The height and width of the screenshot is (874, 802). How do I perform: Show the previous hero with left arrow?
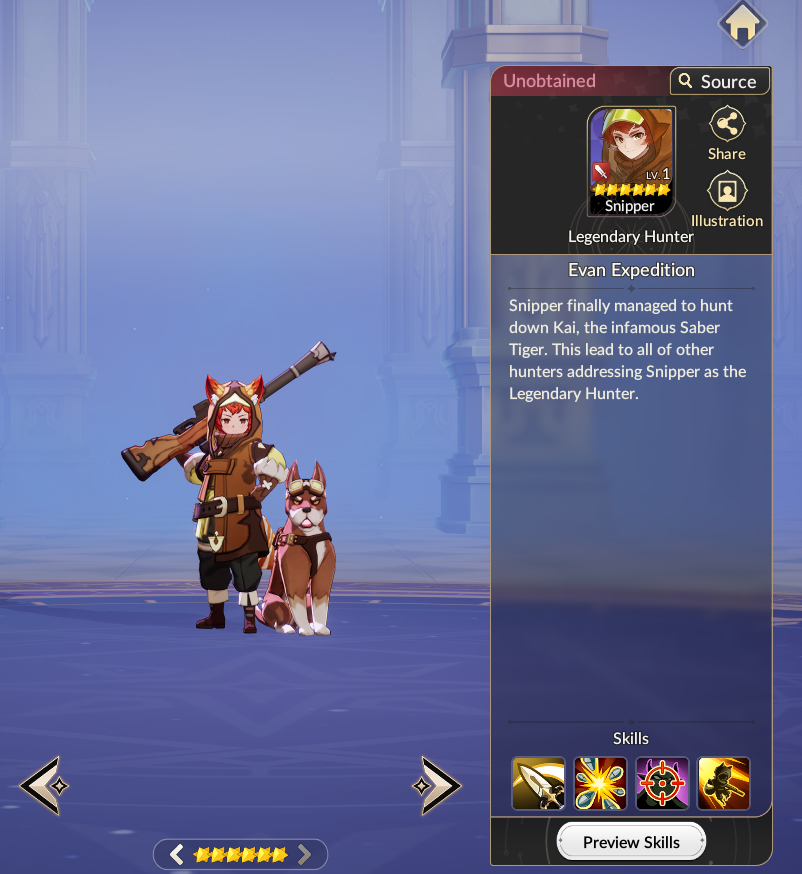click(42, 785)
